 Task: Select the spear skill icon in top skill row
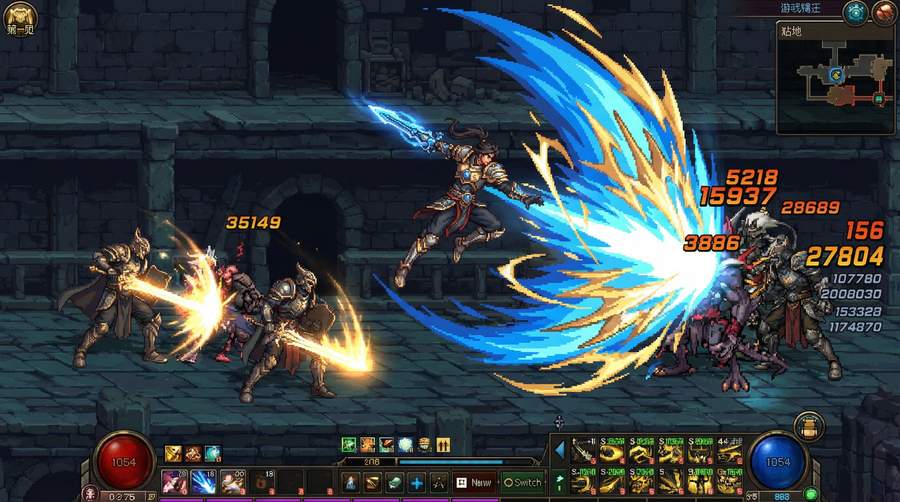583,453
